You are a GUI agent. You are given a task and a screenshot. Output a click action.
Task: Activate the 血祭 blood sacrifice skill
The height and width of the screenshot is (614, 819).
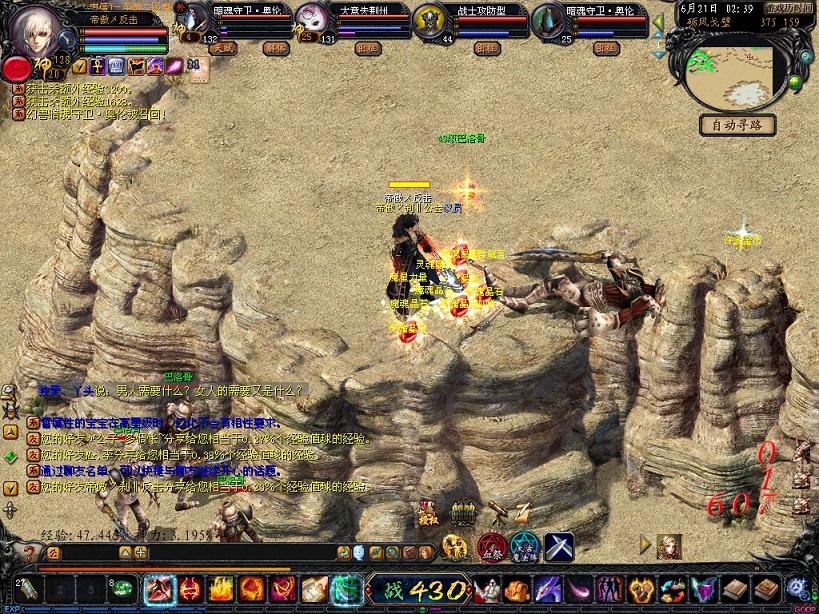[490, 546]
